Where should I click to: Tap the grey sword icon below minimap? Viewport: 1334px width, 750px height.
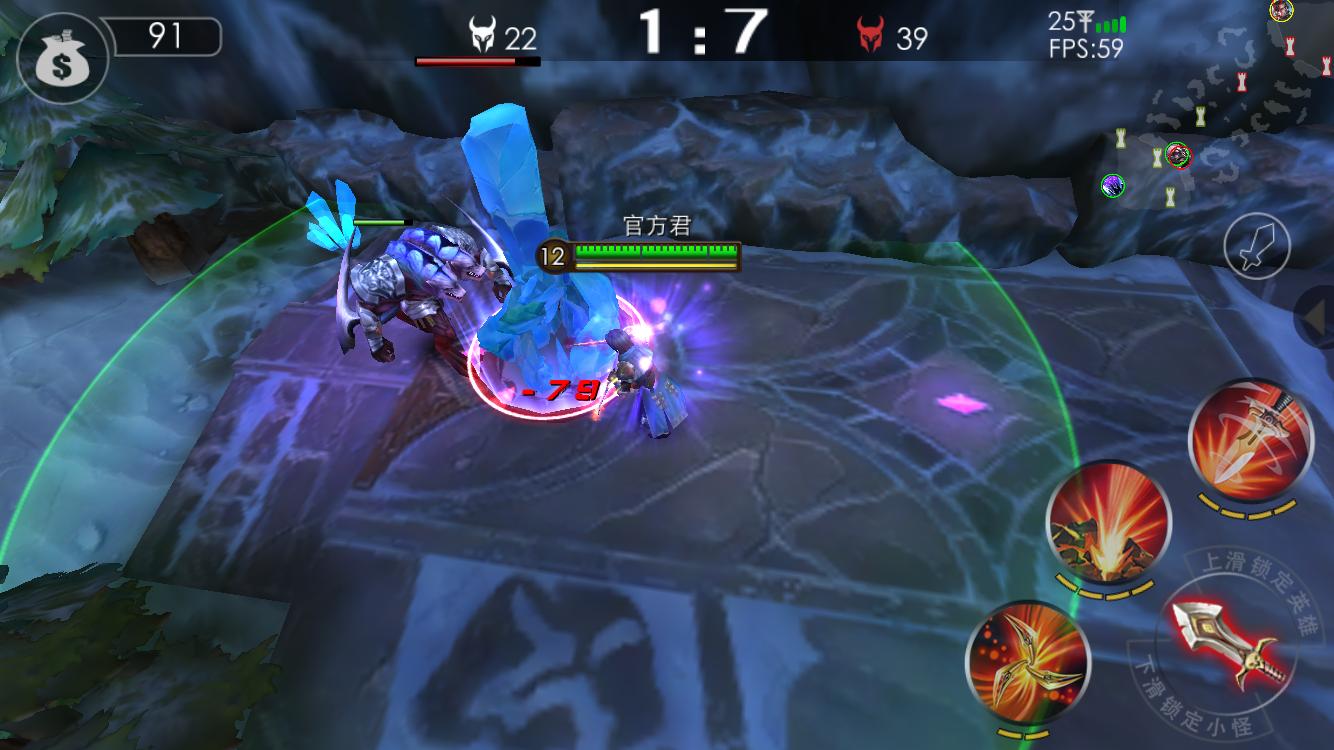(1257, 246)
